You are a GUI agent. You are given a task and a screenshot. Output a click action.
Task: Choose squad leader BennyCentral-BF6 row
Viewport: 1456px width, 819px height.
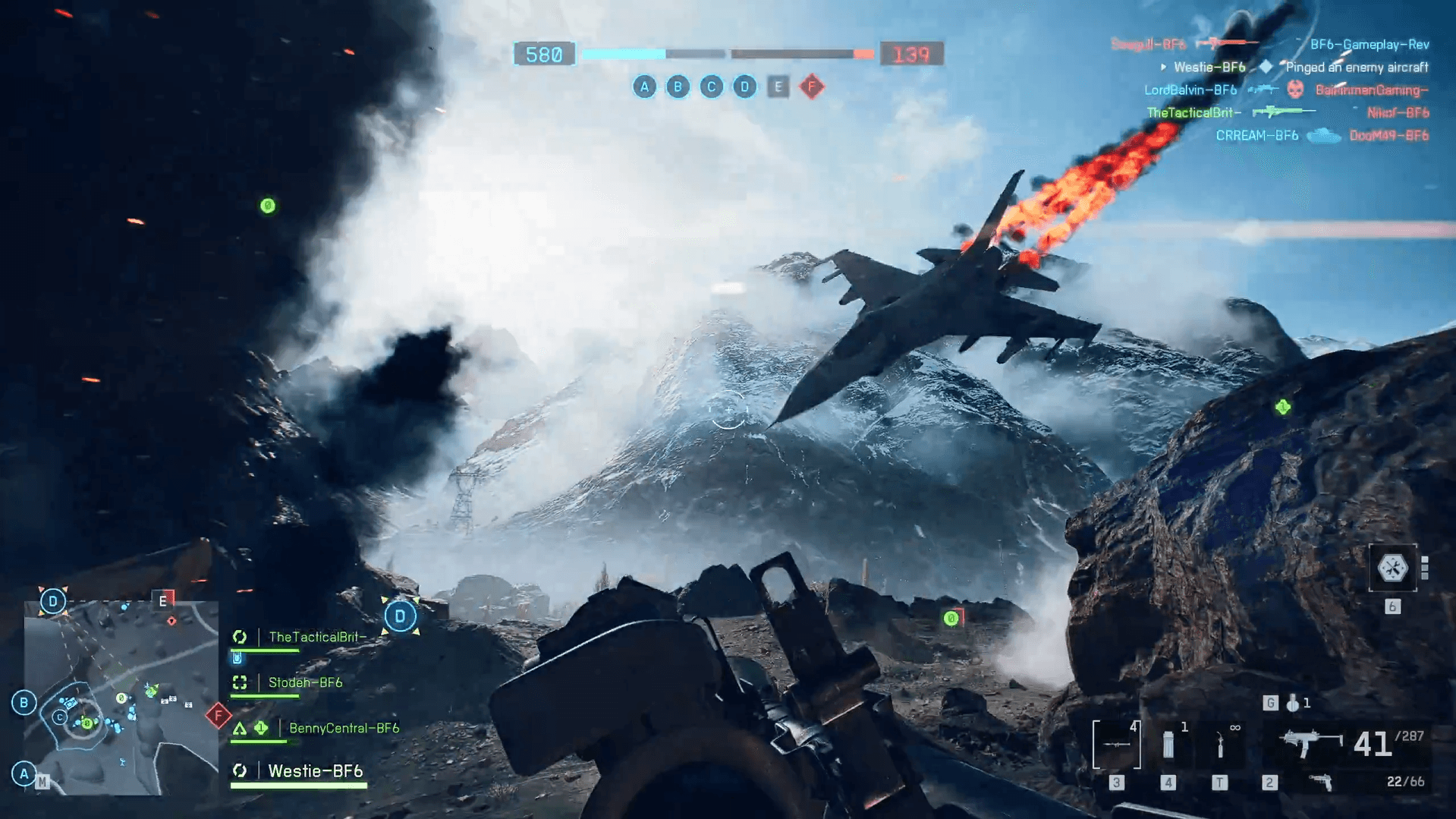pos(343,728)
